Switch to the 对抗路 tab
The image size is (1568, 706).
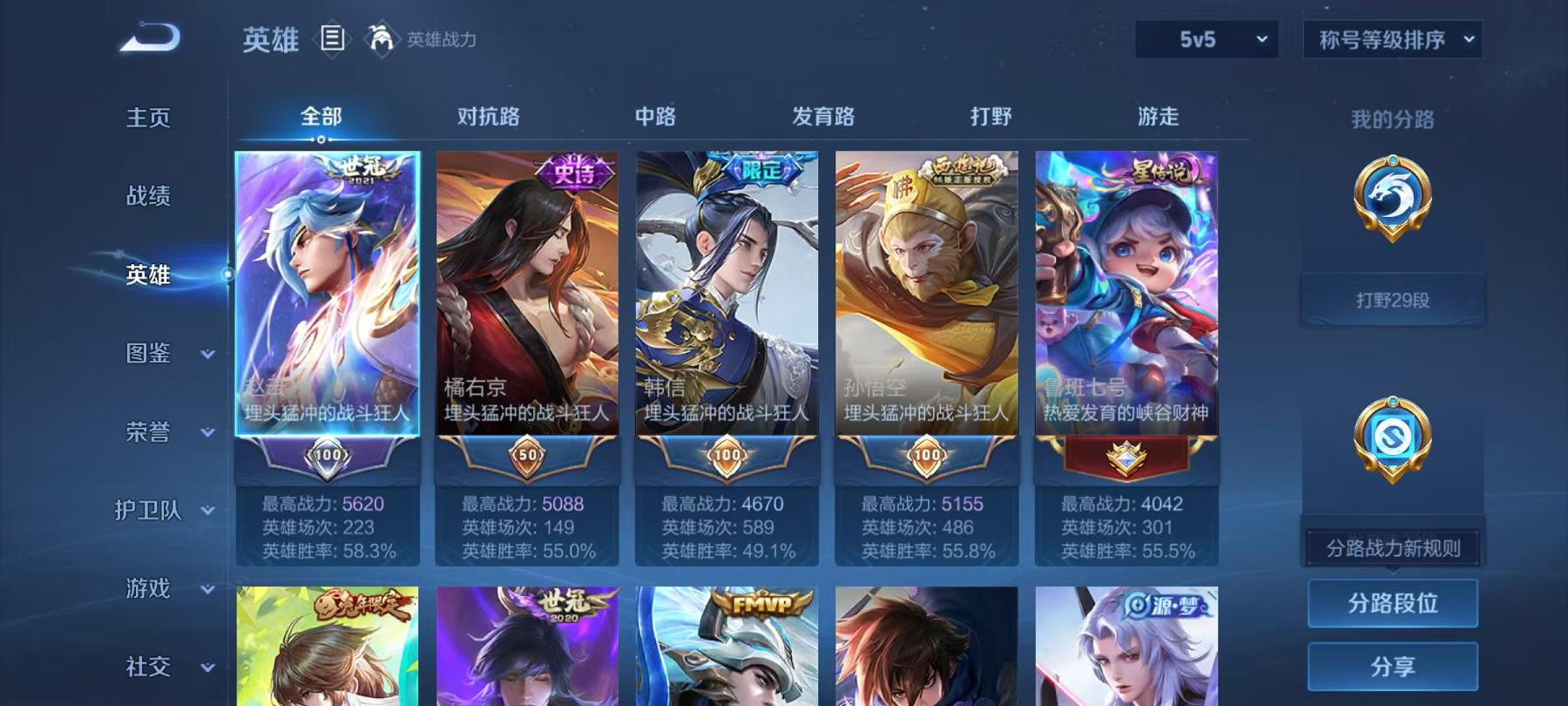click(x=486, y=116)
